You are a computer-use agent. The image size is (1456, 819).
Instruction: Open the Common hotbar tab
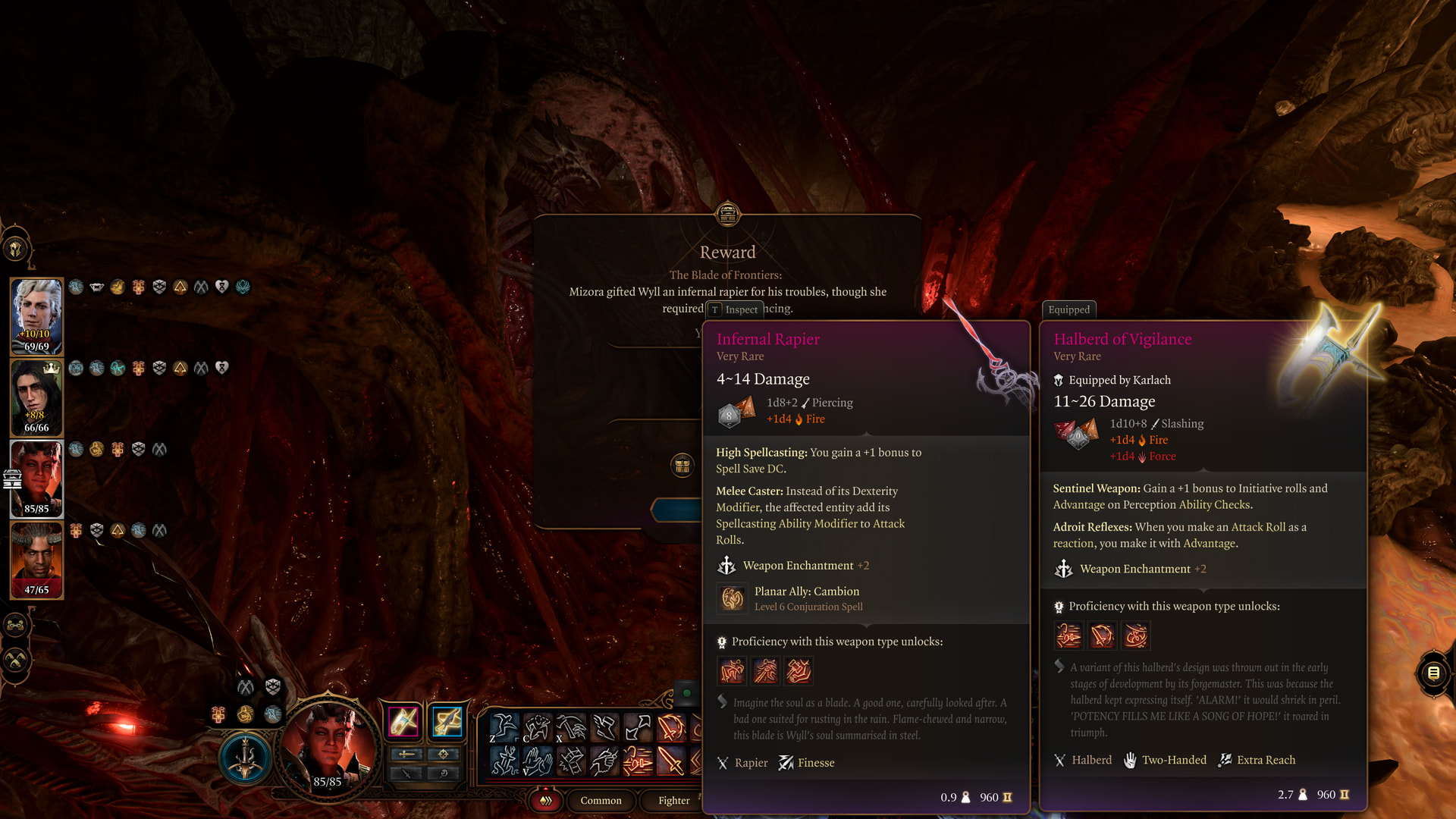pyautogui.click(x=601, y=800)
